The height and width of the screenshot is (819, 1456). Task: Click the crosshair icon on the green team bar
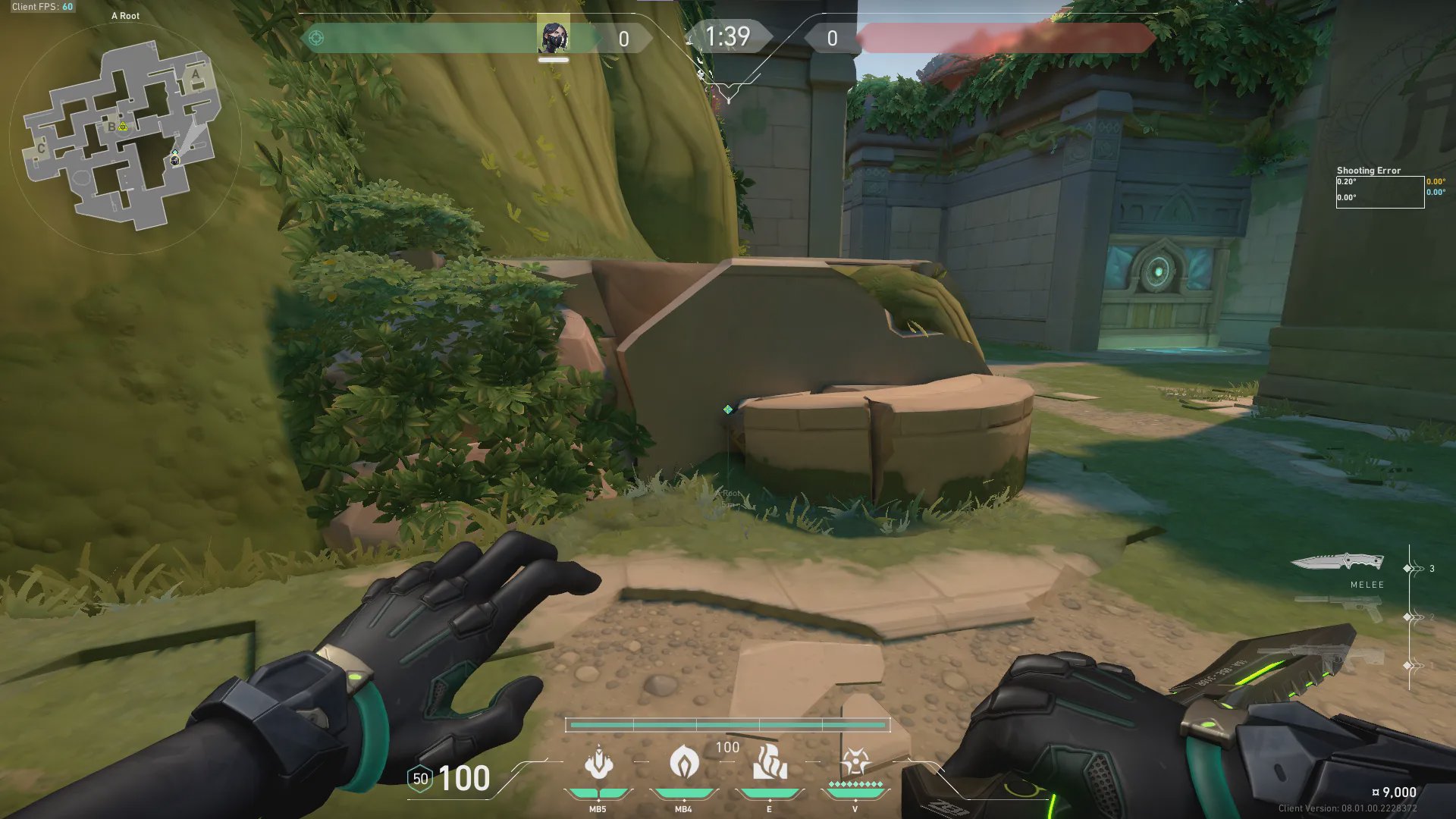tap(316, 38)
